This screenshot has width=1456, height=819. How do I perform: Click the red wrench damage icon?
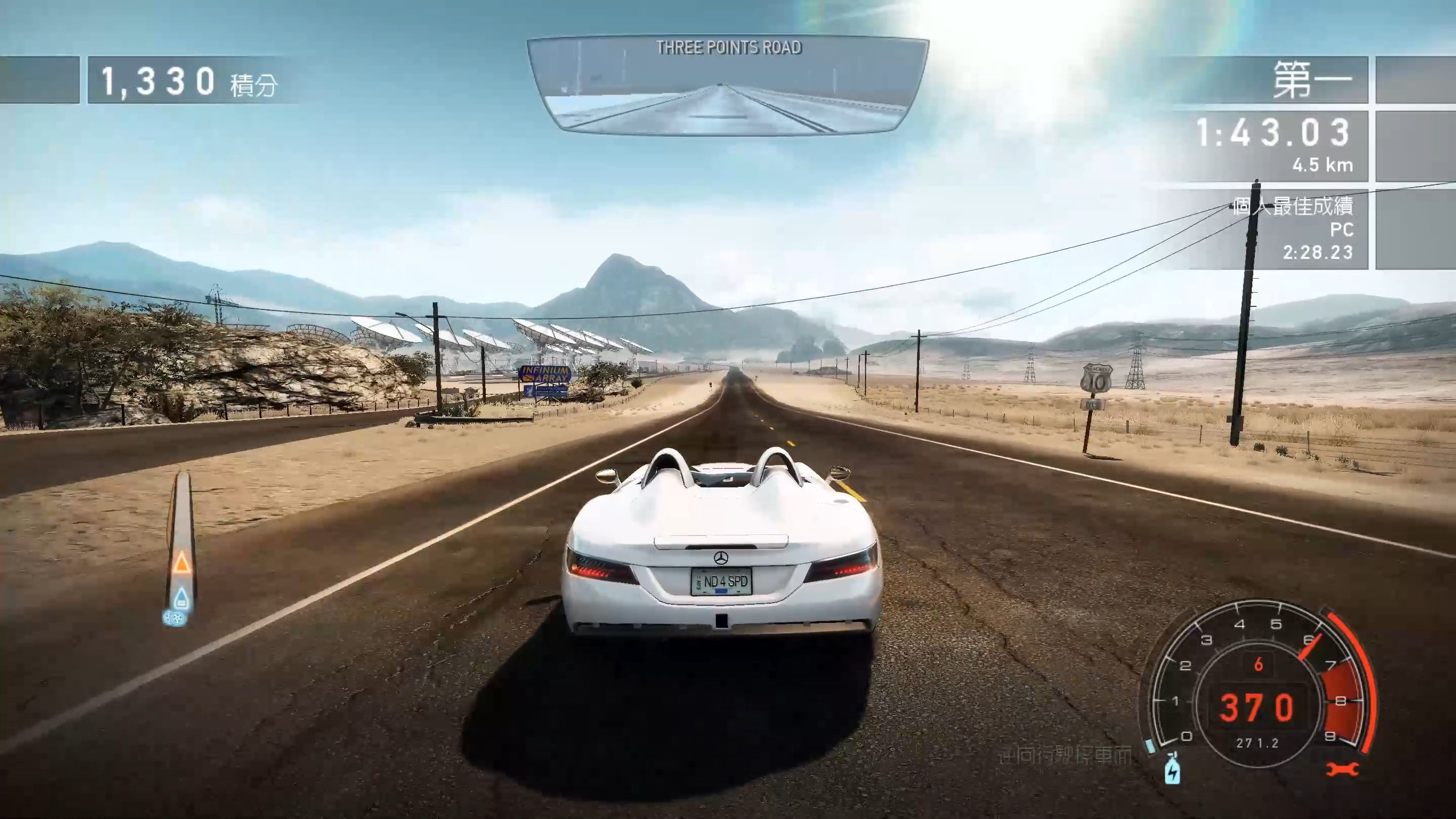coord(1342,769)
